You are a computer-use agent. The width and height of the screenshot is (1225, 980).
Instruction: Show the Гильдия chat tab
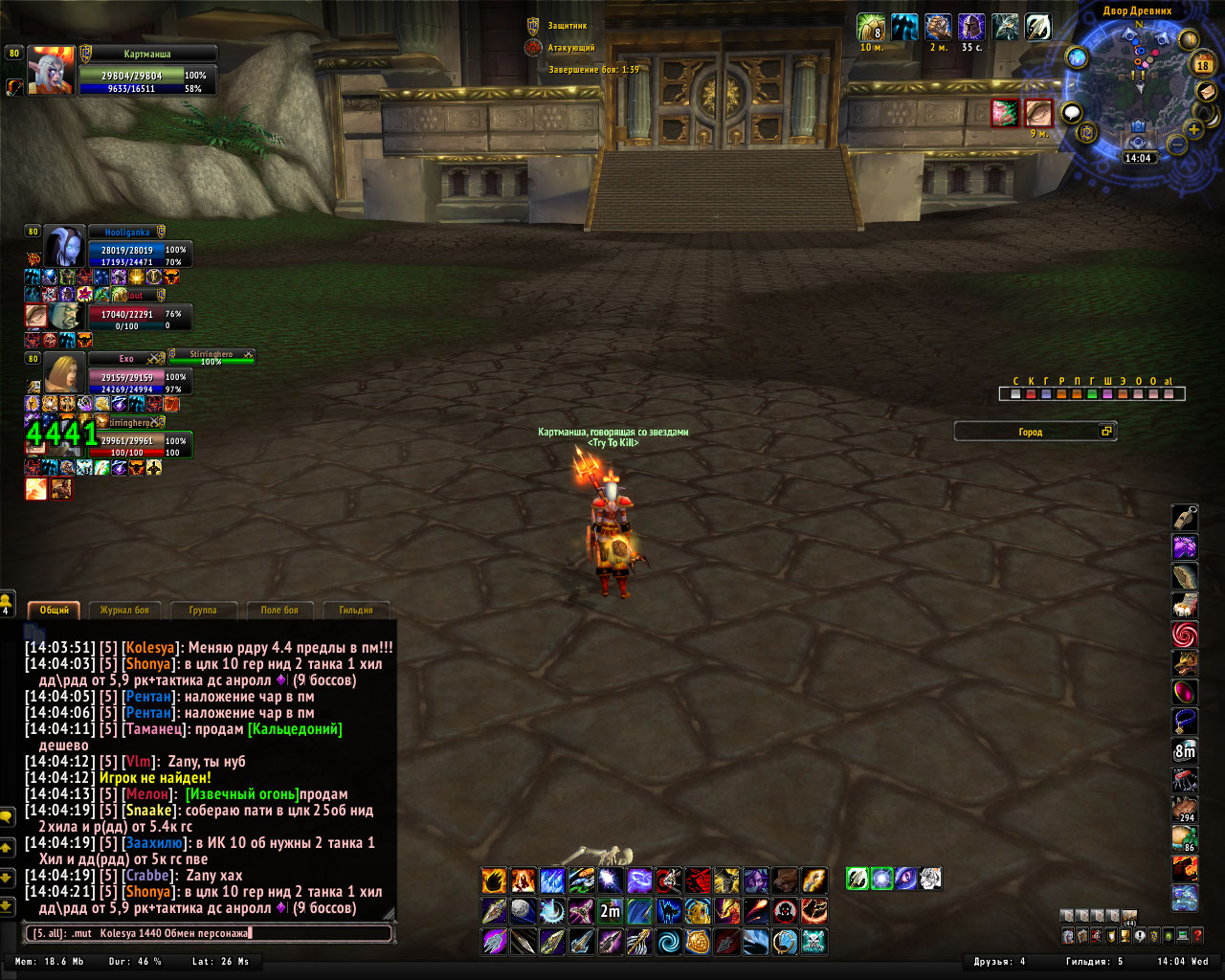click(x=355, y=610)
